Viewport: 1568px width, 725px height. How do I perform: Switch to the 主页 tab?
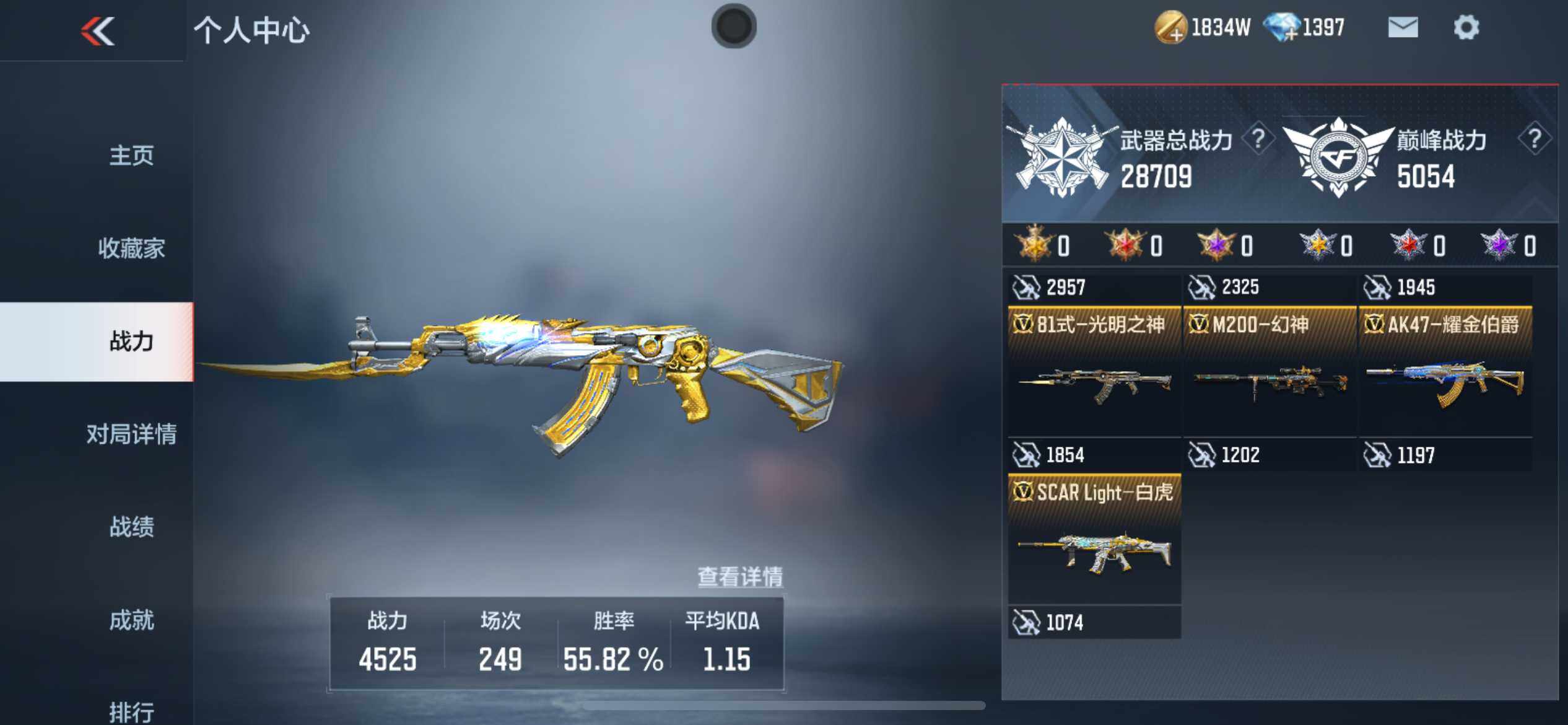131,156
